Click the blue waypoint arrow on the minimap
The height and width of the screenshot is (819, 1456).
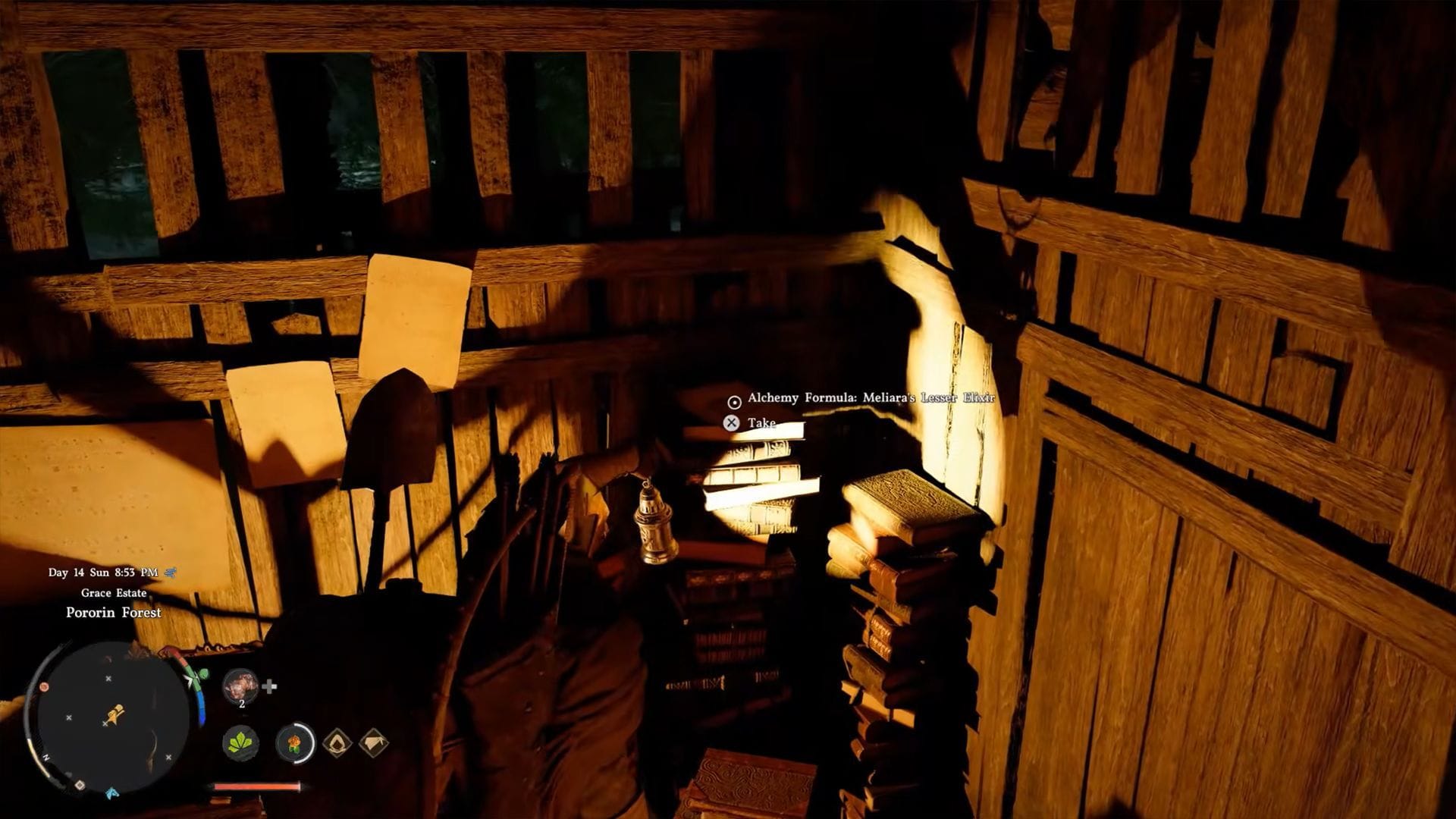111,795
